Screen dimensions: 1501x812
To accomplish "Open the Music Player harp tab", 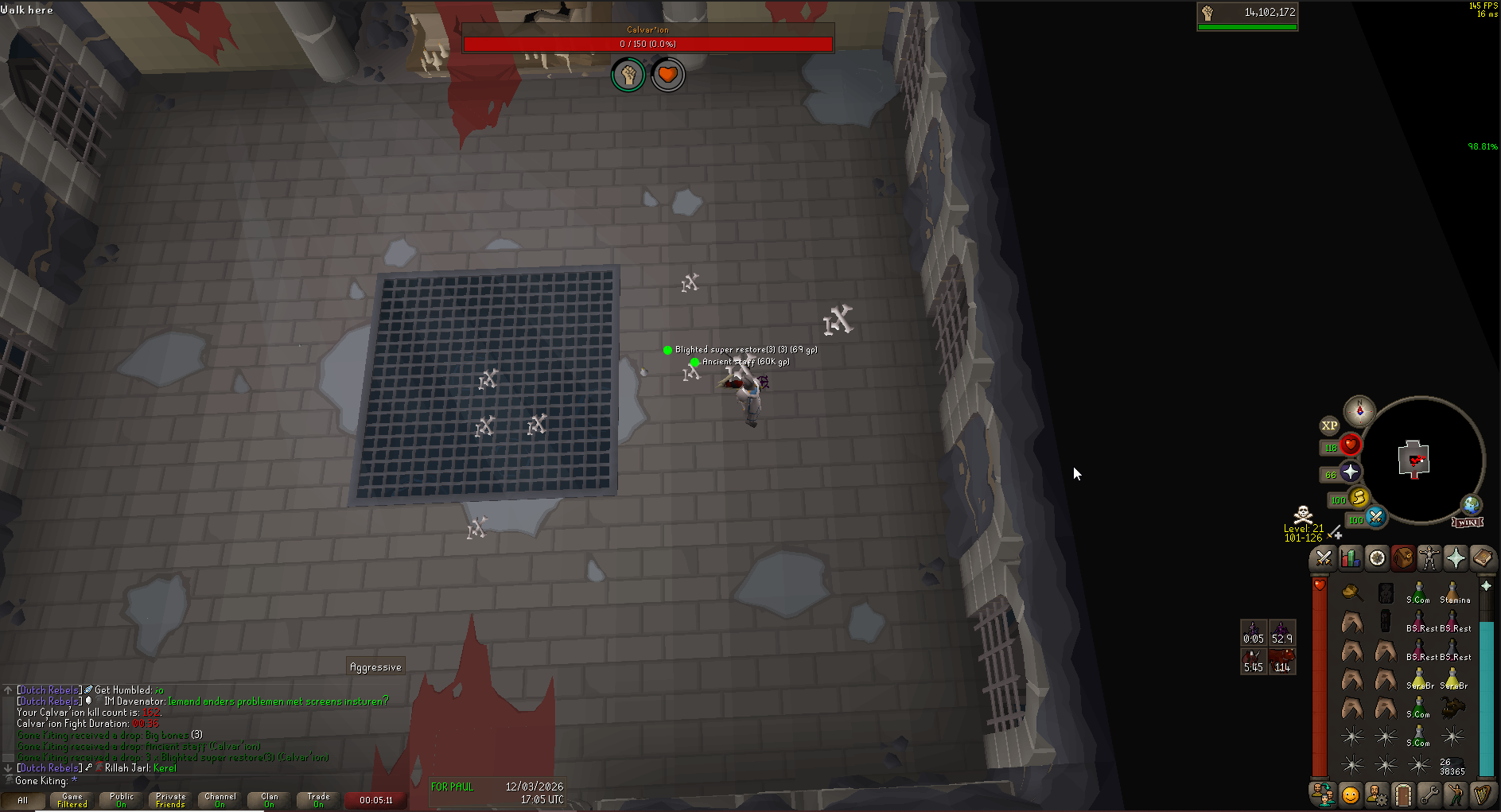I will click(1482, 795).
